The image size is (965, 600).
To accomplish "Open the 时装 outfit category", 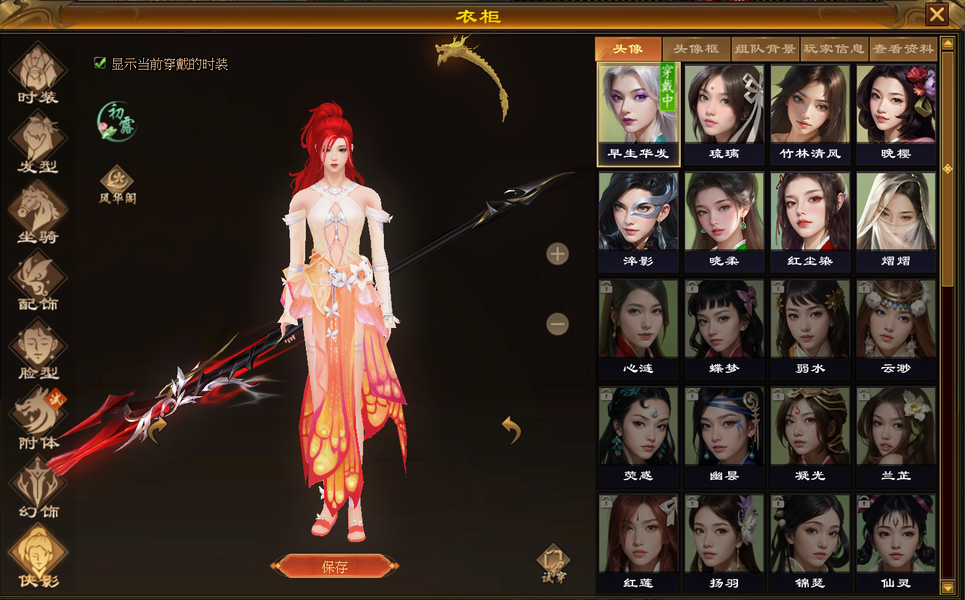I will click(x=38, y=73).
